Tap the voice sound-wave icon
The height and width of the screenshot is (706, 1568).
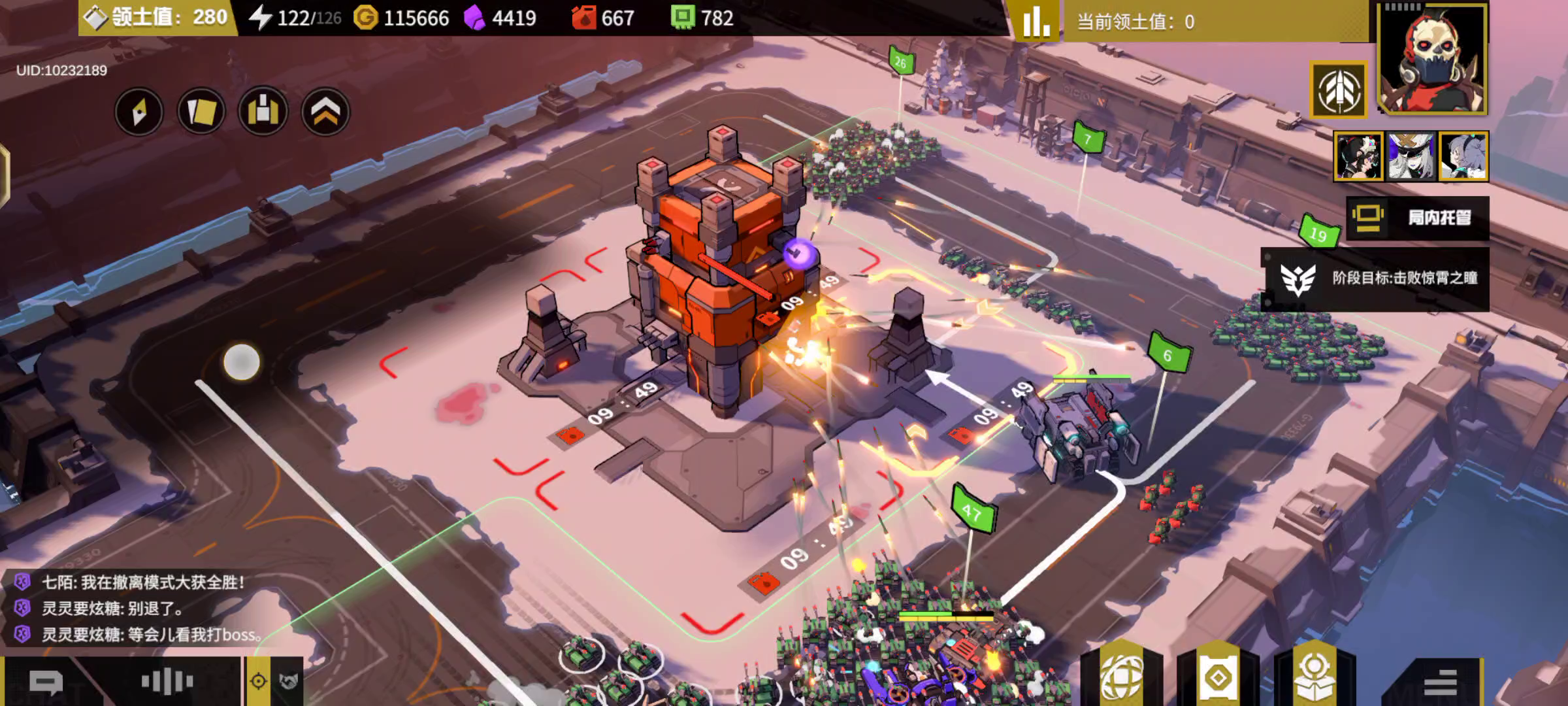point(167,682)
